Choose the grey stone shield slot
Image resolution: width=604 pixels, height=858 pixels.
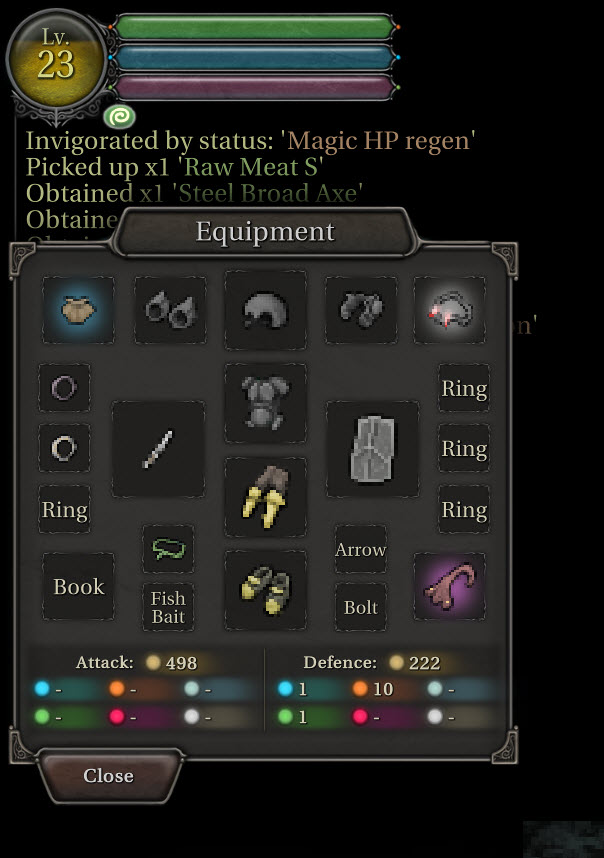(373, 449)
